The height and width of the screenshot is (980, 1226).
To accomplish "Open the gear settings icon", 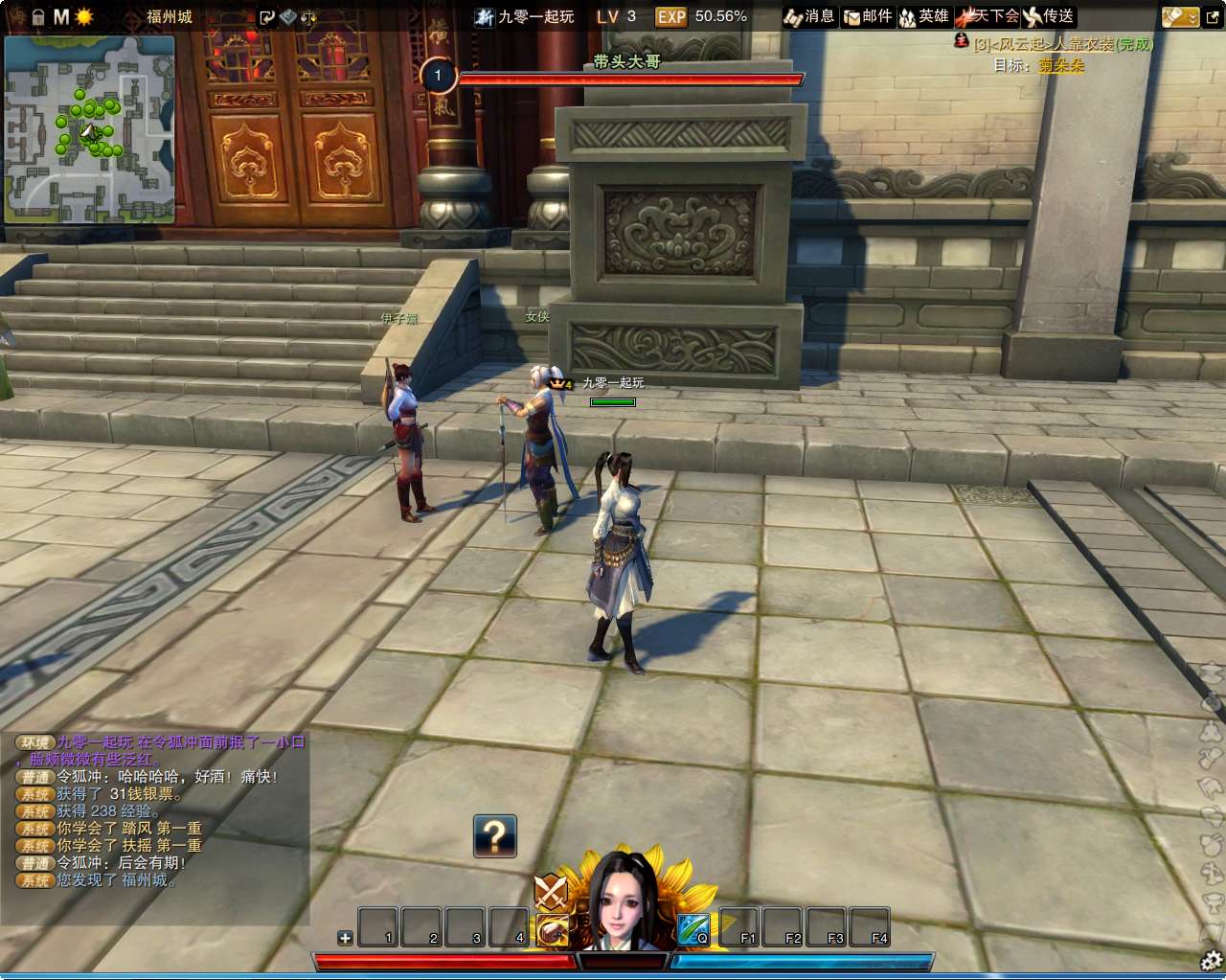I will (1212, 959).
